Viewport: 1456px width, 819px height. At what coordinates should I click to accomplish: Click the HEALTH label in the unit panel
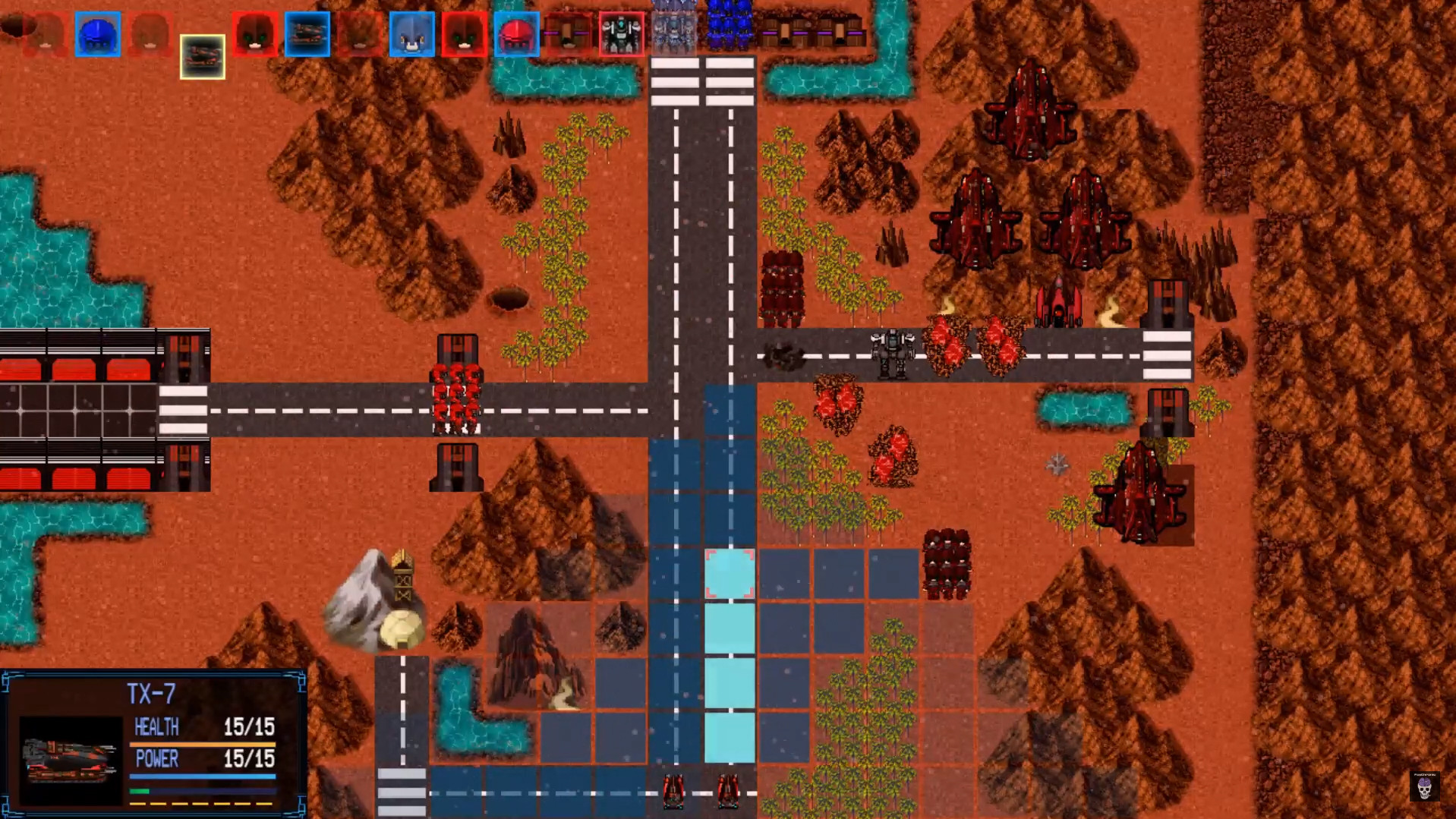(x=156, y=727)
